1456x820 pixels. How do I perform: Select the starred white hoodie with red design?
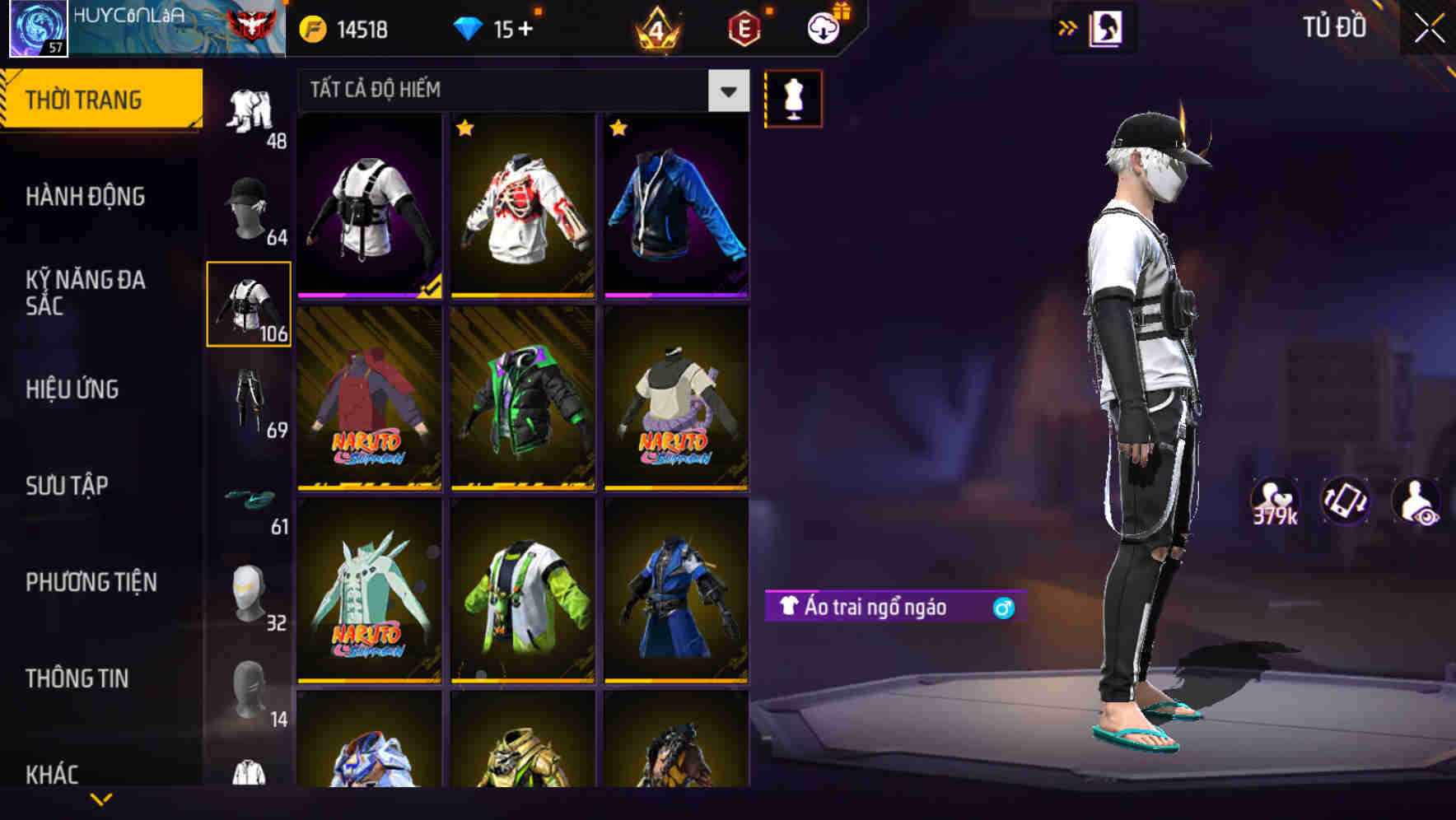click(525, 206)
